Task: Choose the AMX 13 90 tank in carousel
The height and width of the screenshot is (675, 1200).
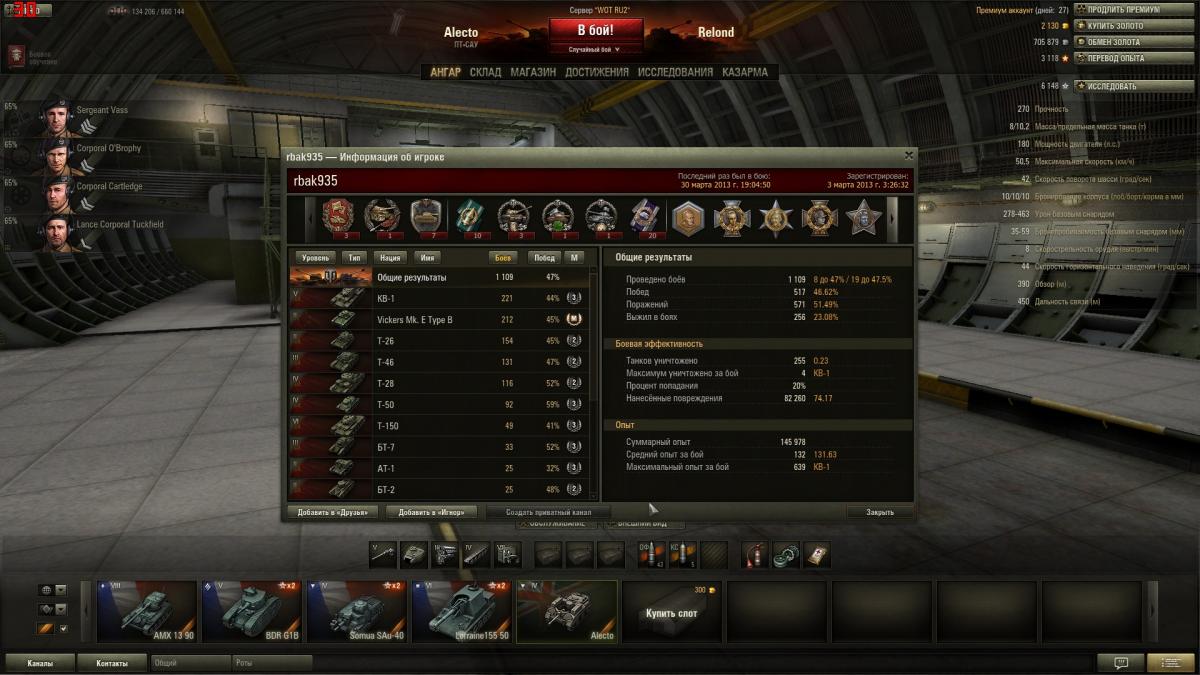Action: [x=147, y=611]
